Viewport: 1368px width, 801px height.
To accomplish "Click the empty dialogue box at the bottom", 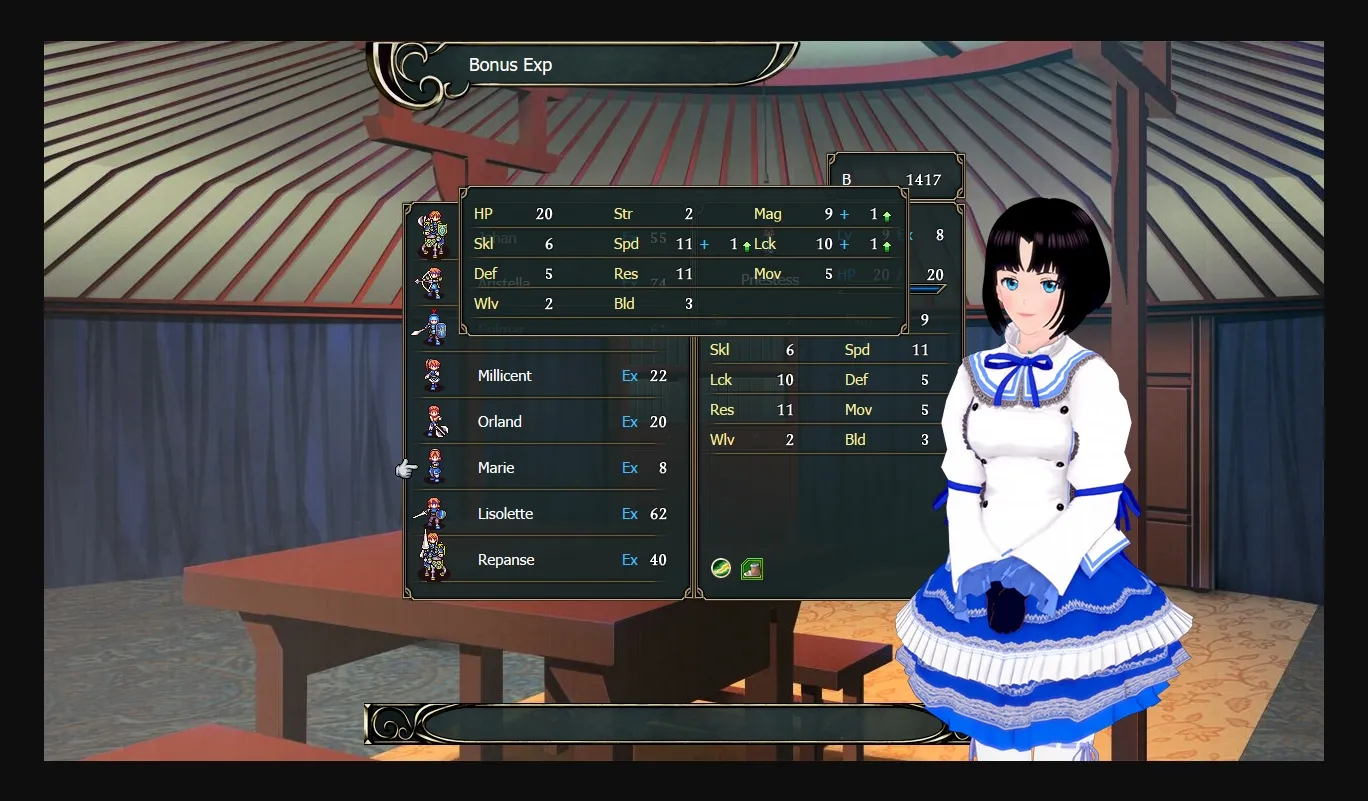I will click(x=660, y=724).
